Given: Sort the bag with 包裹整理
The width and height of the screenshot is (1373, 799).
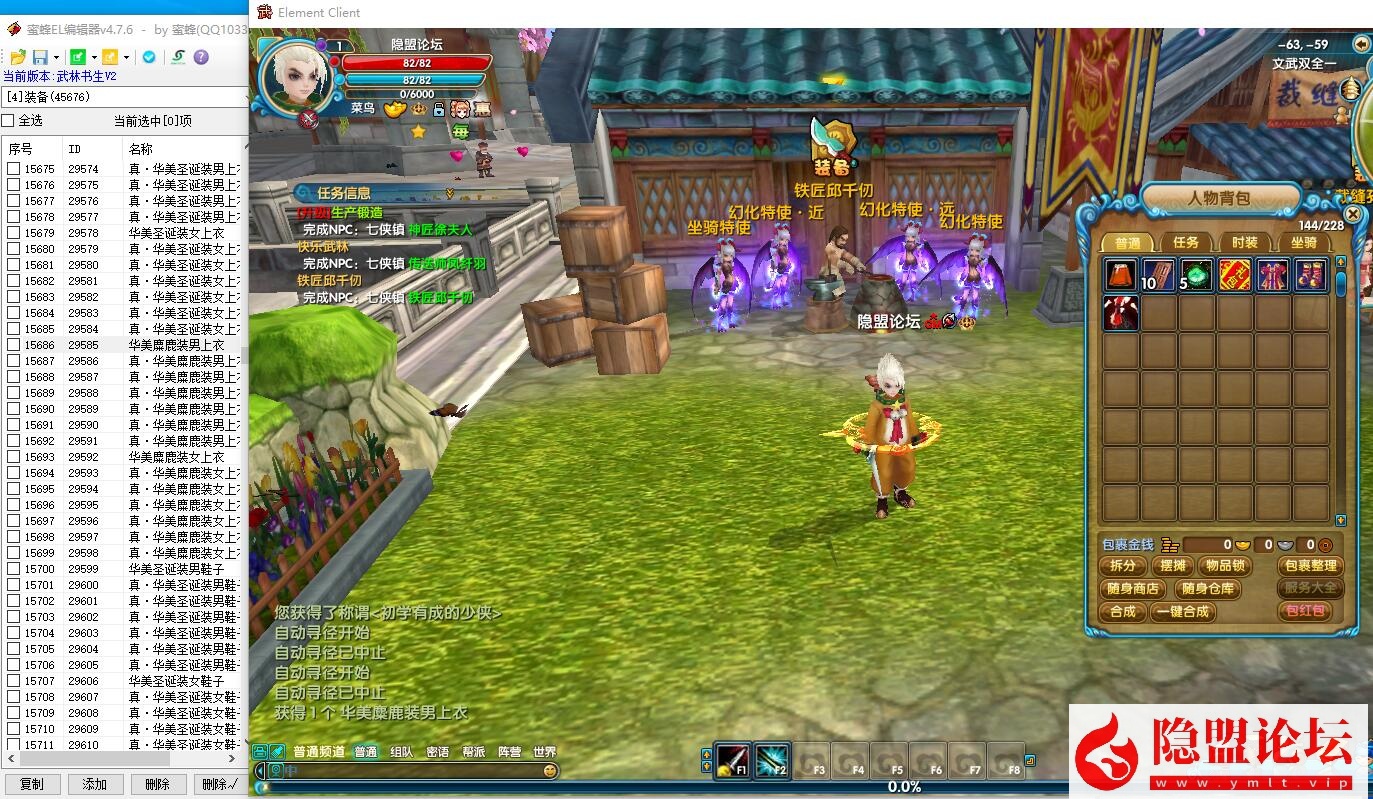Looking at the screenshot, I should [x=1310, y=566].
